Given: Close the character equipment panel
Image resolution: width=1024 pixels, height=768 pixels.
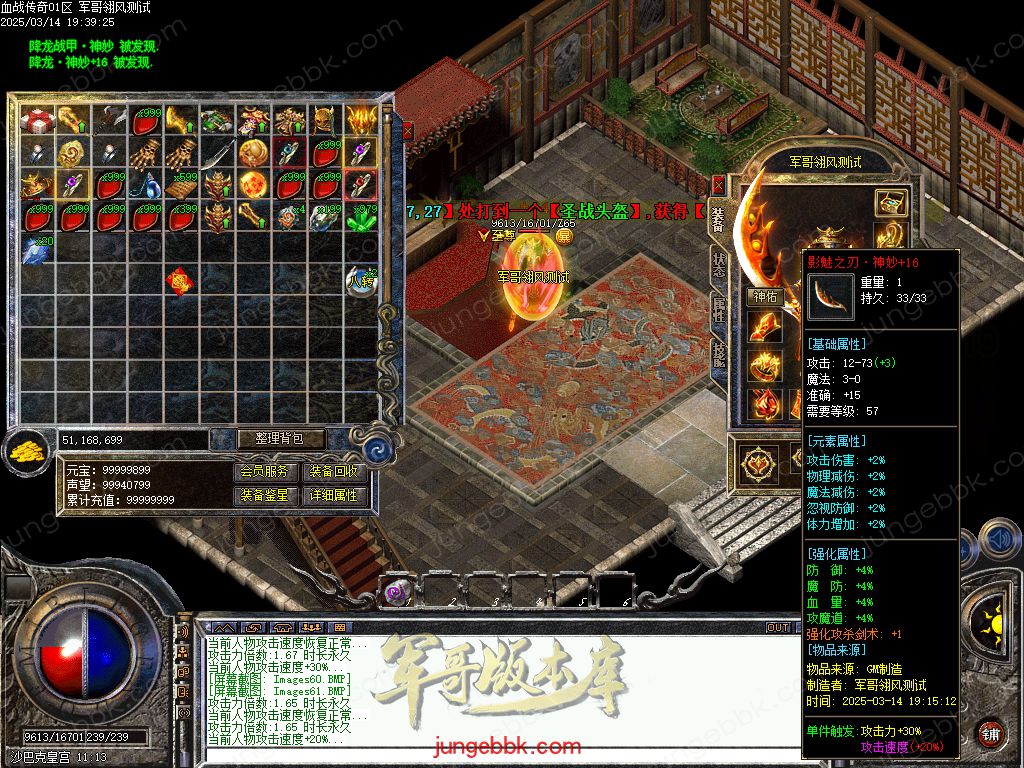Looking at the screenshot, I should tap(718, 185).
